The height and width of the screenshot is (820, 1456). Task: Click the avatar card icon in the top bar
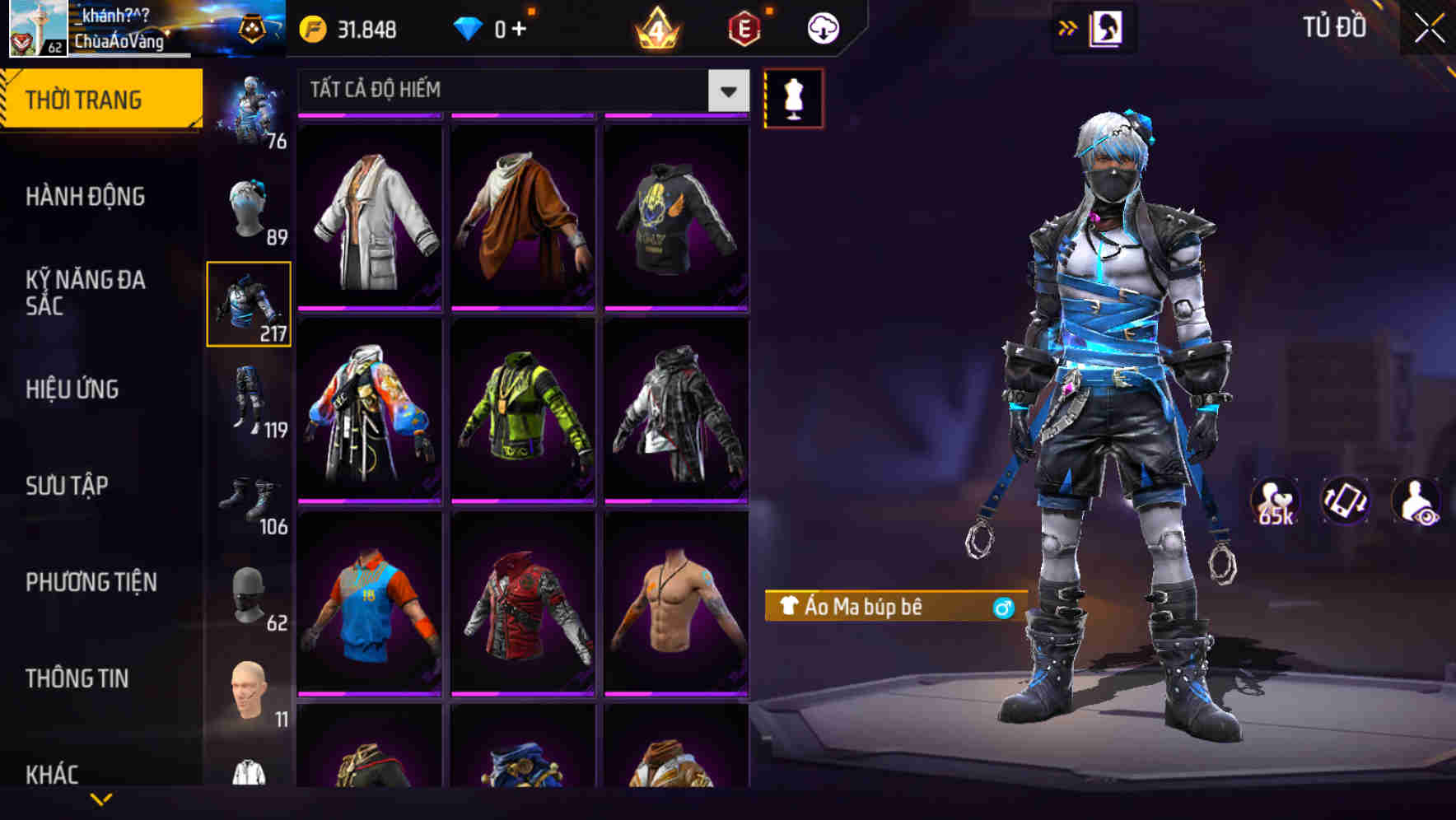(x=1108, y=26)
